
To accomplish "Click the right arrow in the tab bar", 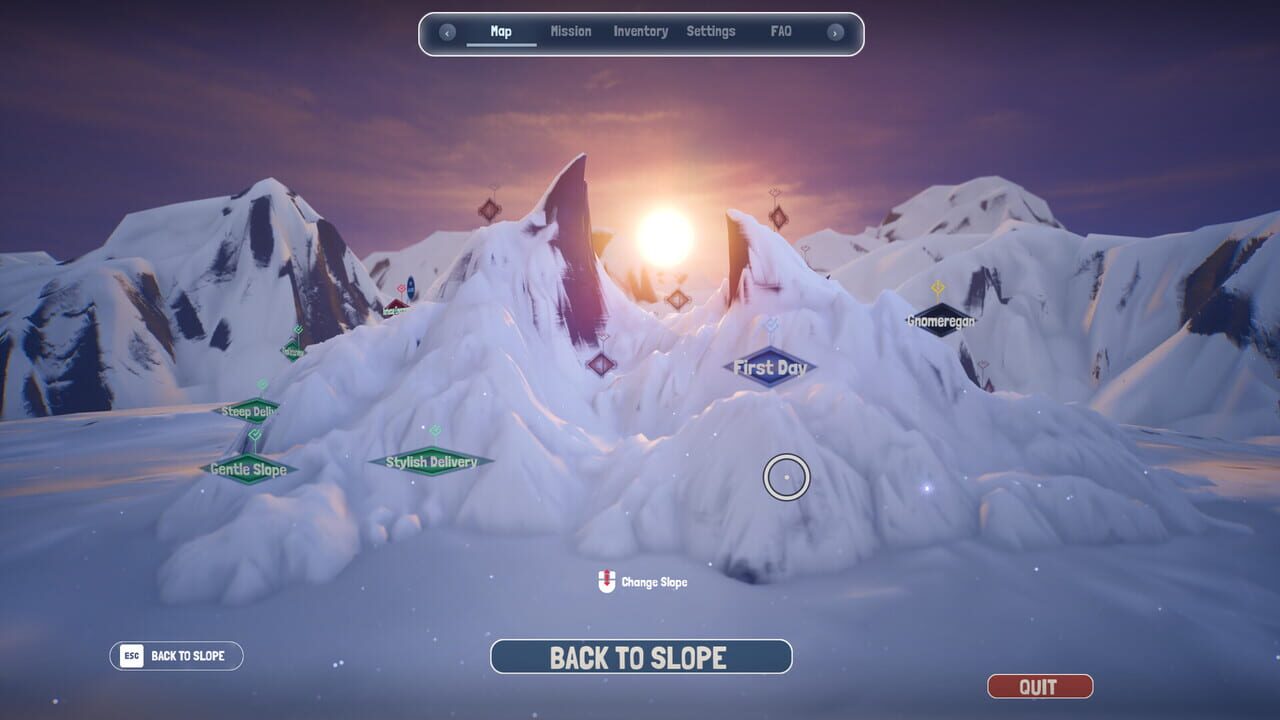I will coord(834,32).
